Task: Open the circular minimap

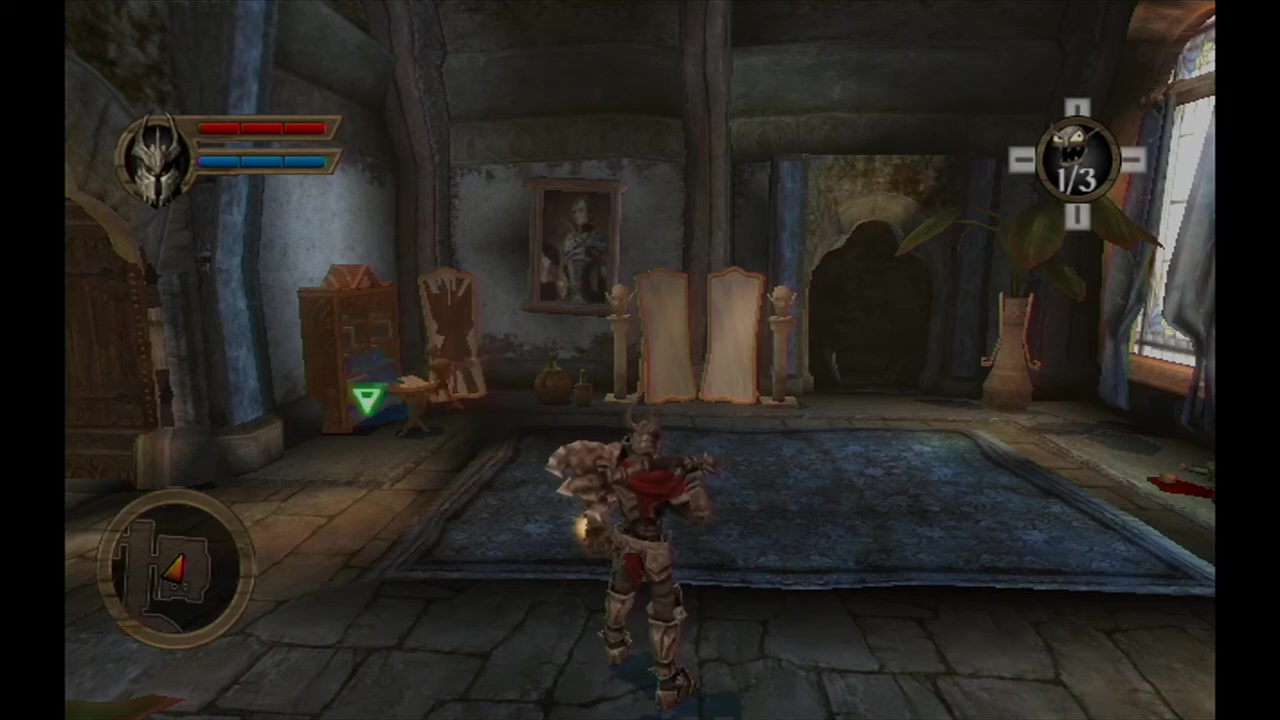Action: [176, 566]
